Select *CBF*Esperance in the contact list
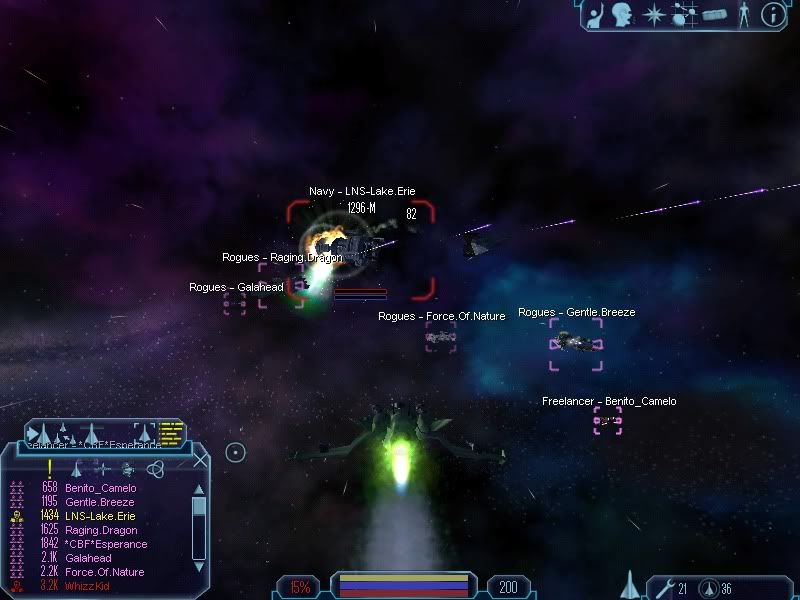The height and width of the screenshot is (600, 800). tap(106, 544)
